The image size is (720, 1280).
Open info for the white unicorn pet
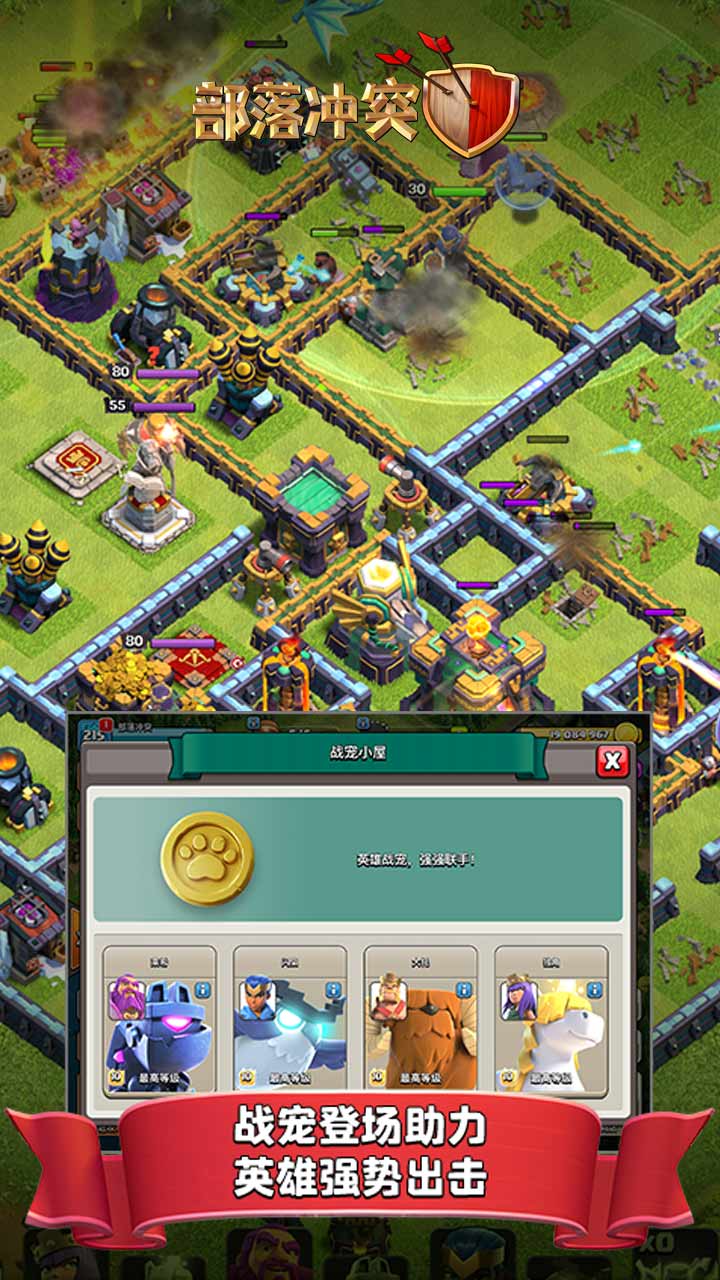594,990
